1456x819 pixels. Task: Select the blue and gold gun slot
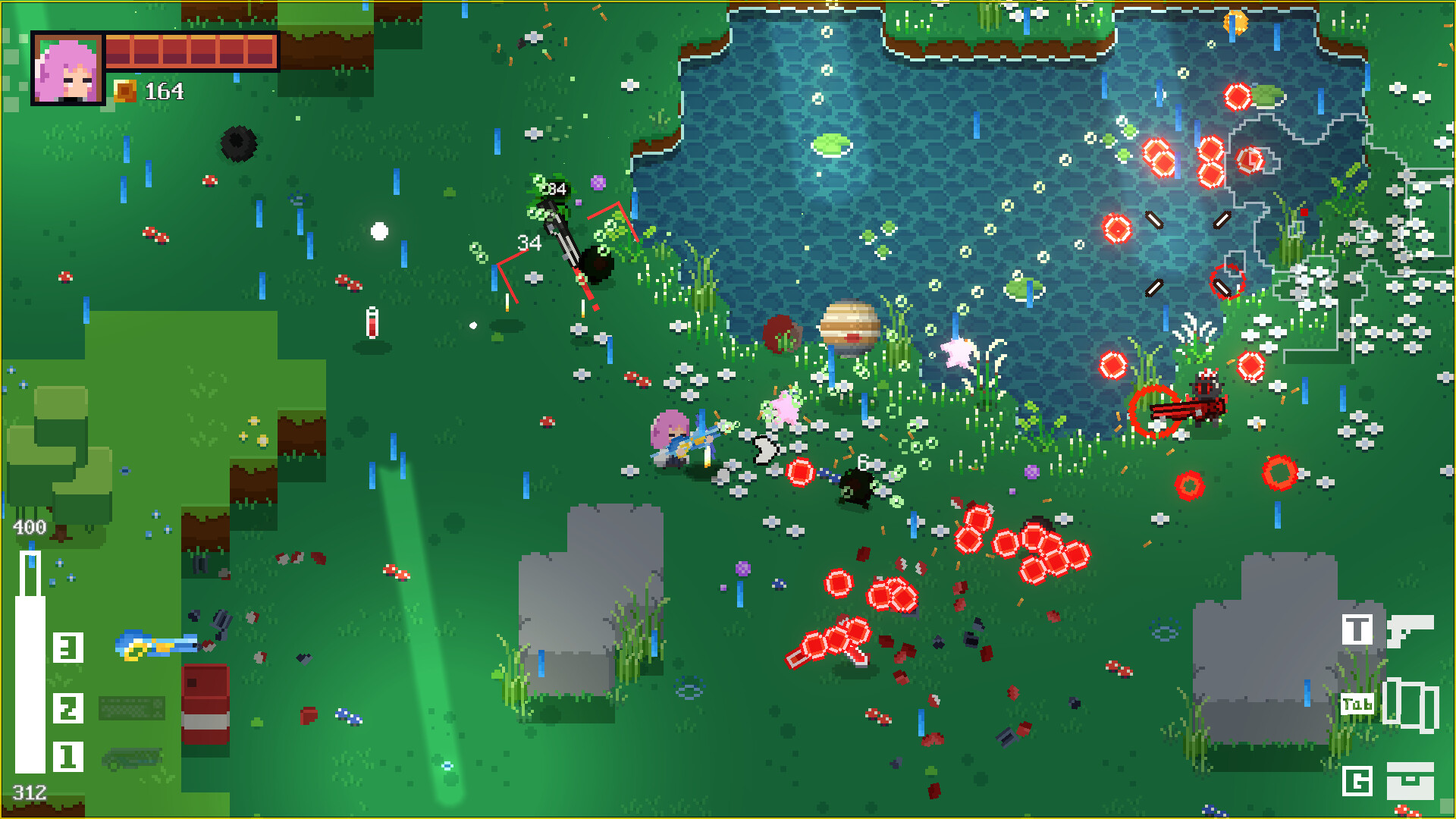tap(156, 645)
